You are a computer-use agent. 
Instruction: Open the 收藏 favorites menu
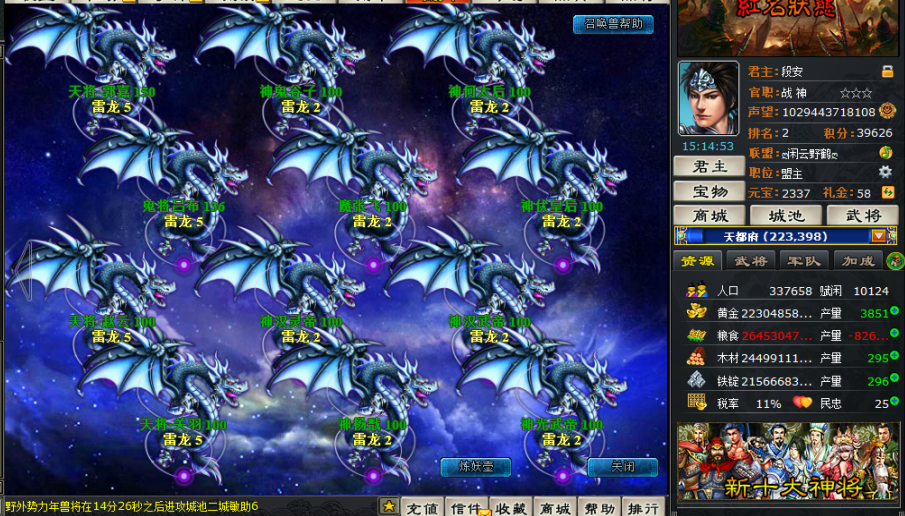click(509, 507)
